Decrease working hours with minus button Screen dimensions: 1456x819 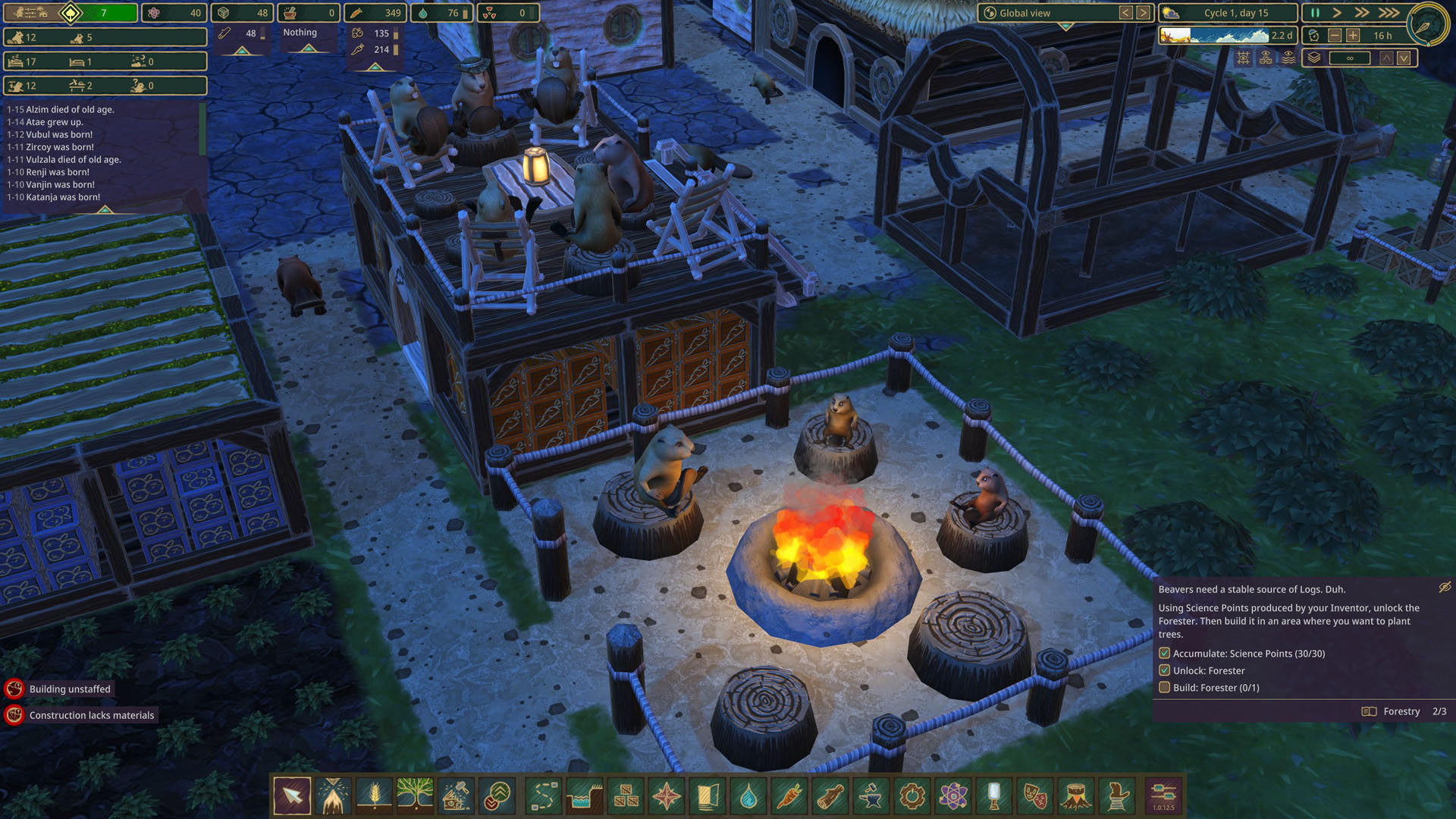(x=1335, y=36)
